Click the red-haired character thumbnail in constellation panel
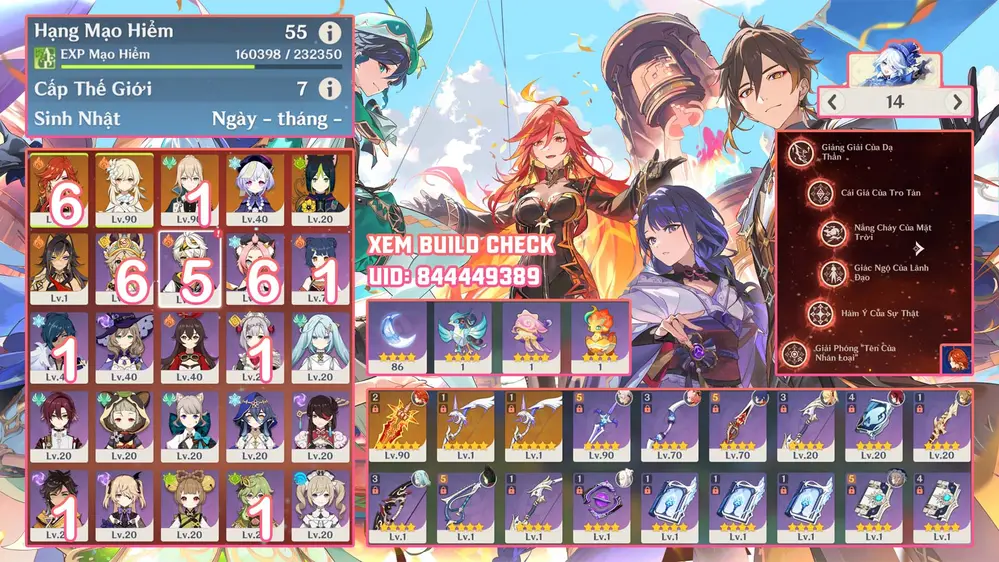Screen dimensions: 999x562 click(955, 358)
